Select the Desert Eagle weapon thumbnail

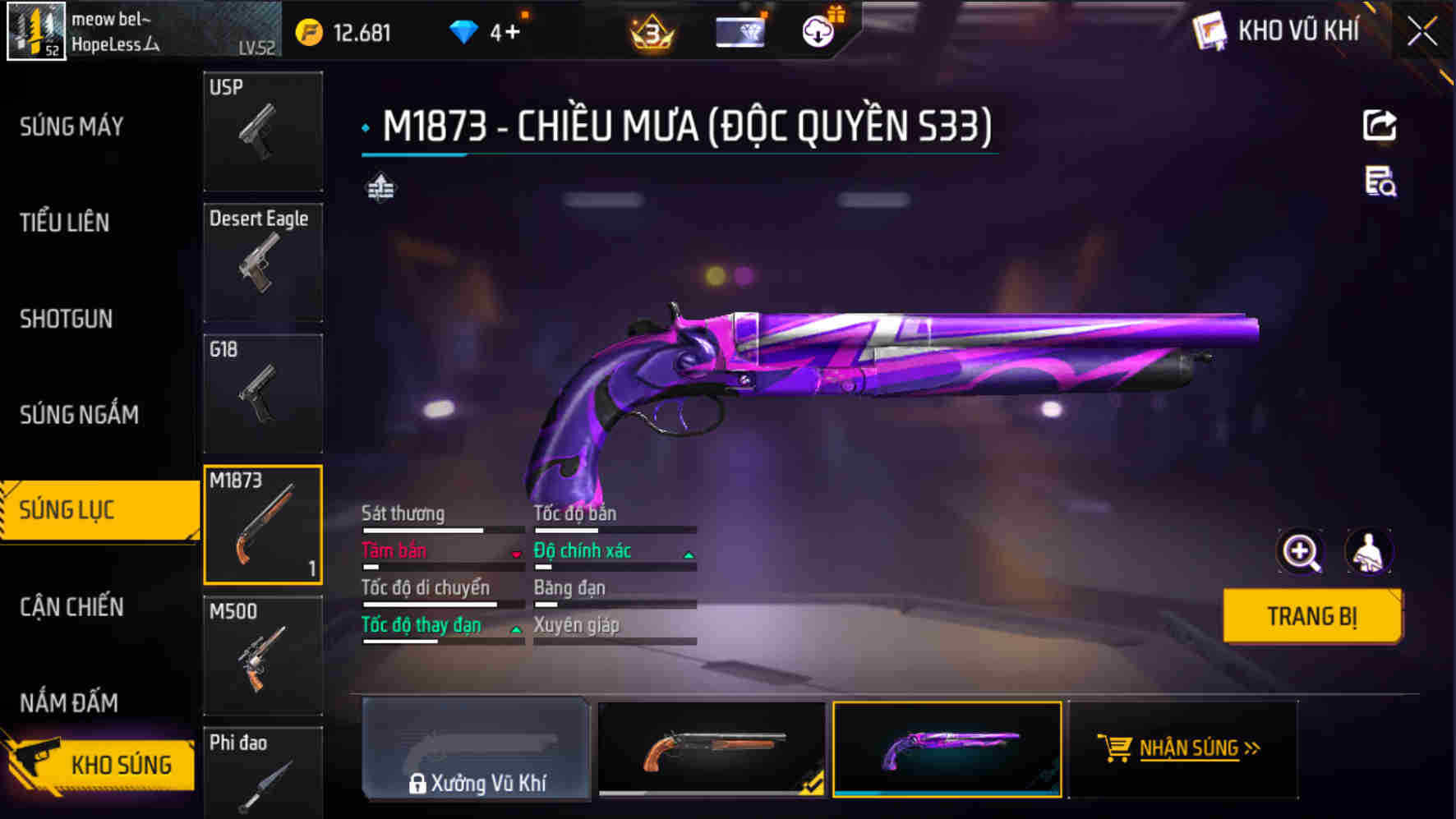click(x=263, y=263)
